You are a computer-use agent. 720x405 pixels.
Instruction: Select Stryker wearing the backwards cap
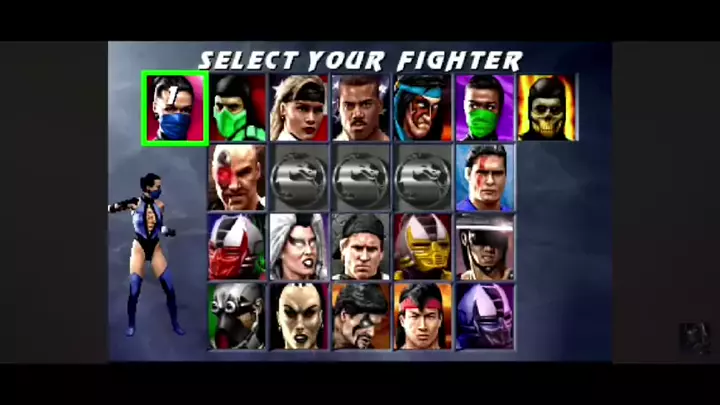tap(361, 246)
